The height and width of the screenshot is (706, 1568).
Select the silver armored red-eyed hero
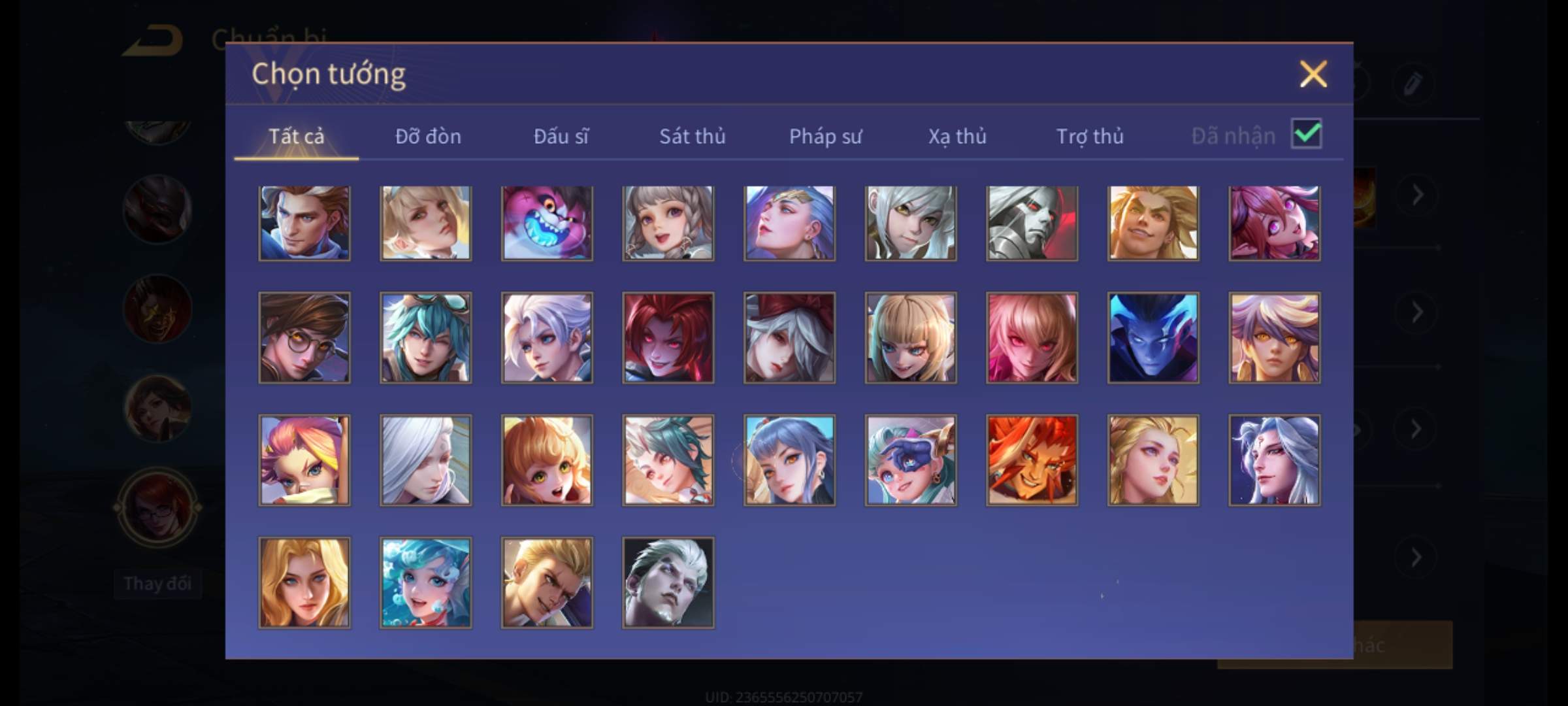pyautogui.click(x=1032, y=223)
